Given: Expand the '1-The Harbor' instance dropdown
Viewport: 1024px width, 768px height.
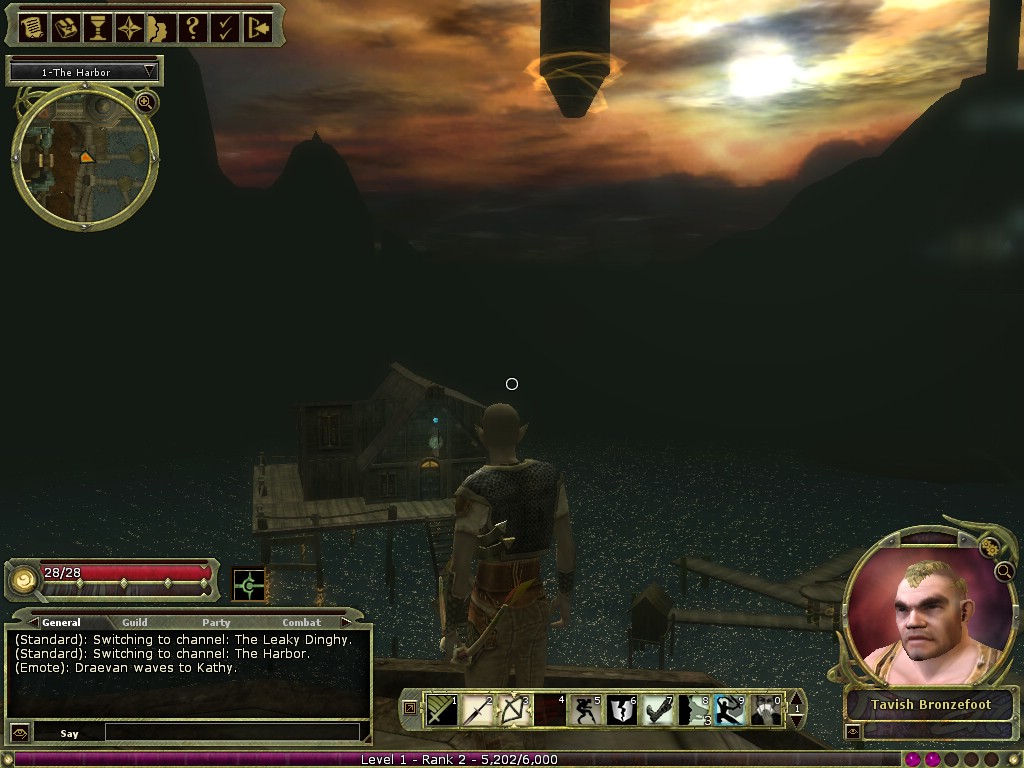Looking at the screenshot, I should point(150,72).
